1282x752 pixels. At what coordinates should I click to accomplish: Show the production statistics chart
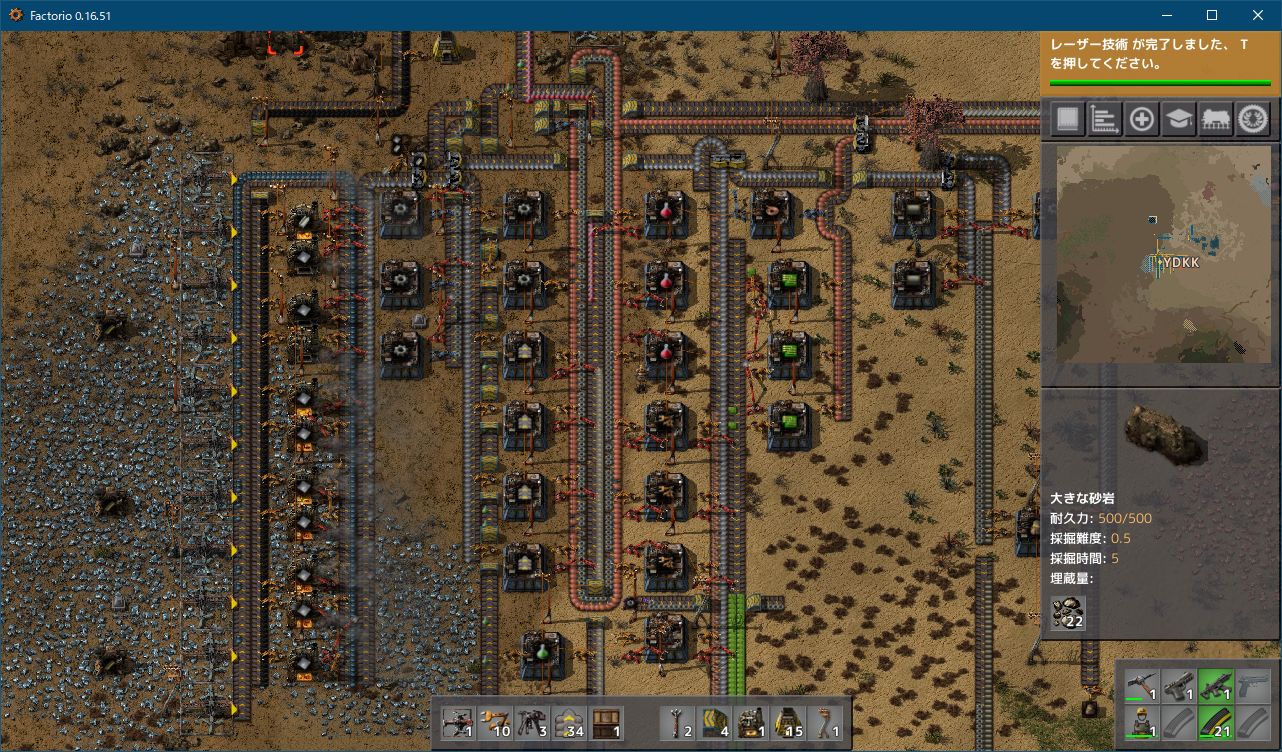[1104, 120]
